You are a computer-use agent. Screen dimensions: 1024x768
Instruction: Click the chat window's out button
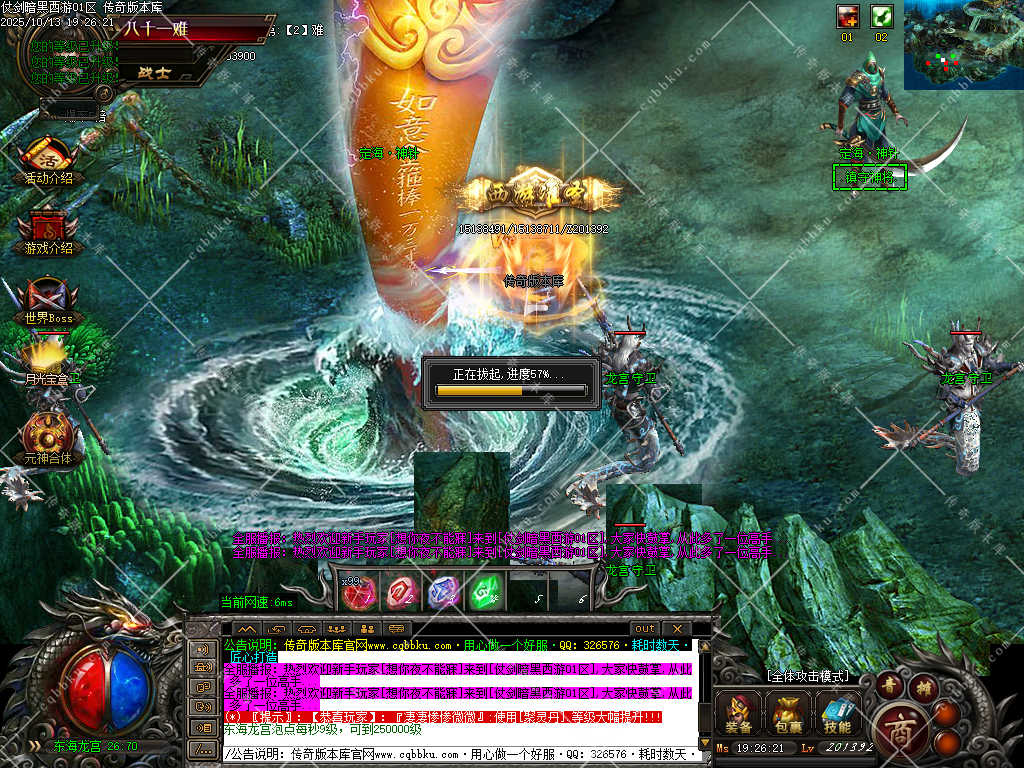click(x=645, y=629)
